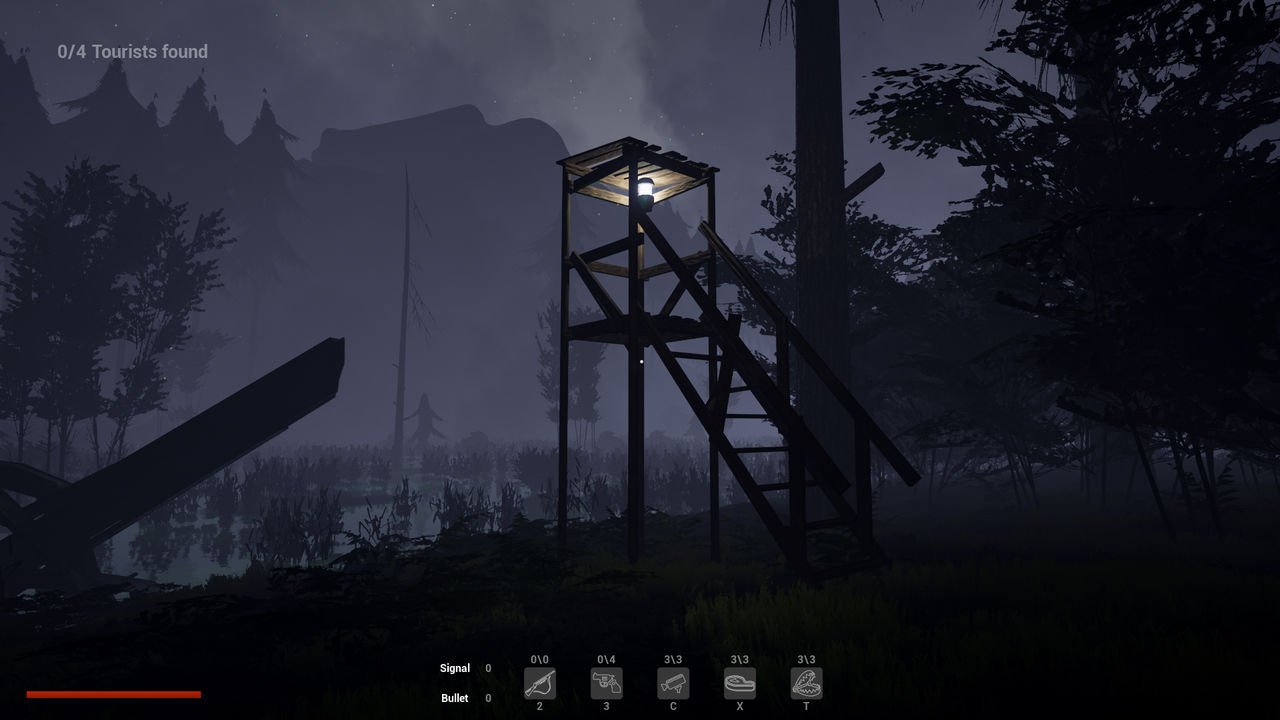Image resolution: width=1280 pixels, height=720 pixels.
Task: Click the shotgun ammo counter 0\0
Action: [x=539, y=660]
